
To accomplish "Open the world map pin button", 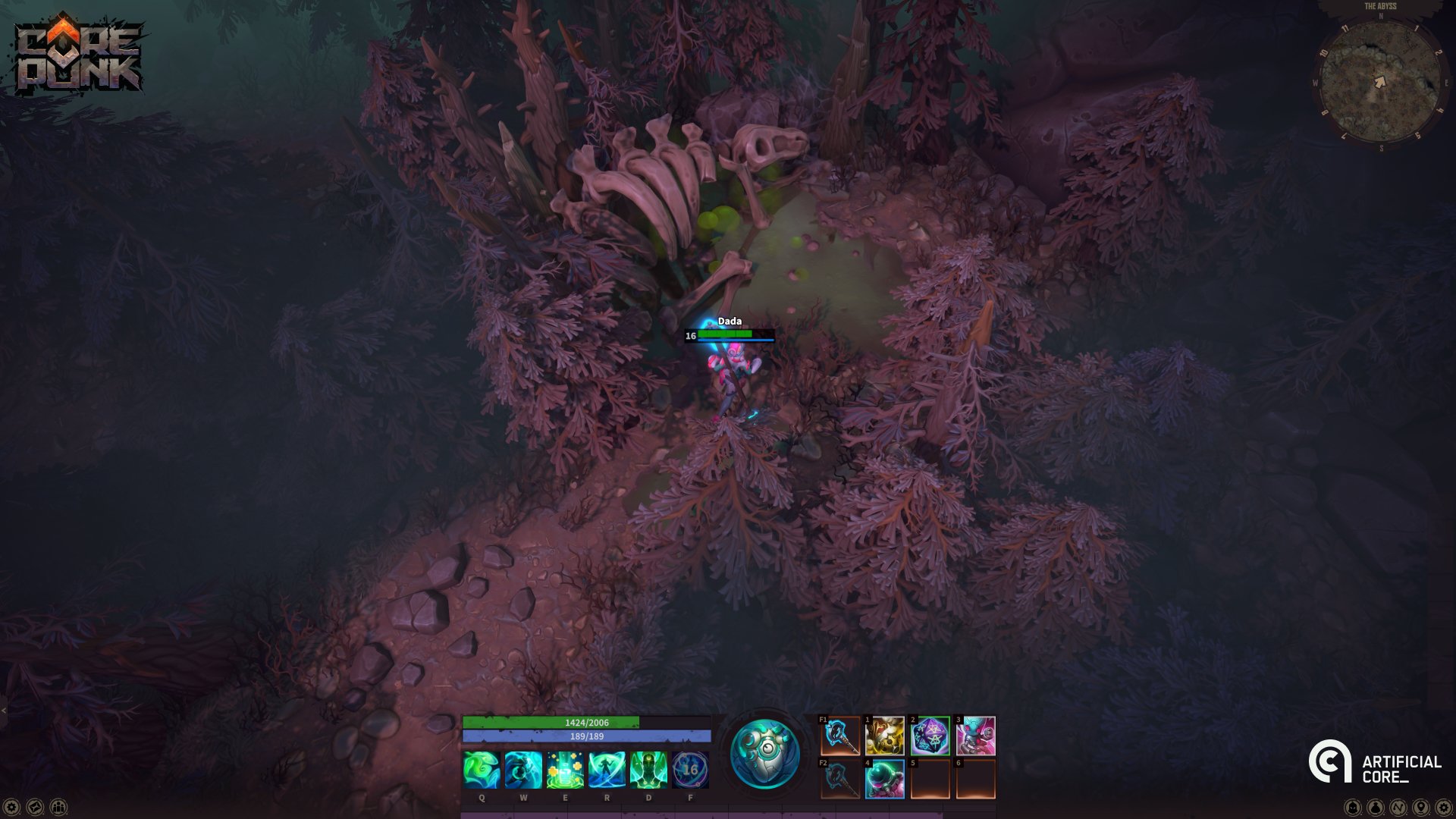I will (x=1421, y=808).
